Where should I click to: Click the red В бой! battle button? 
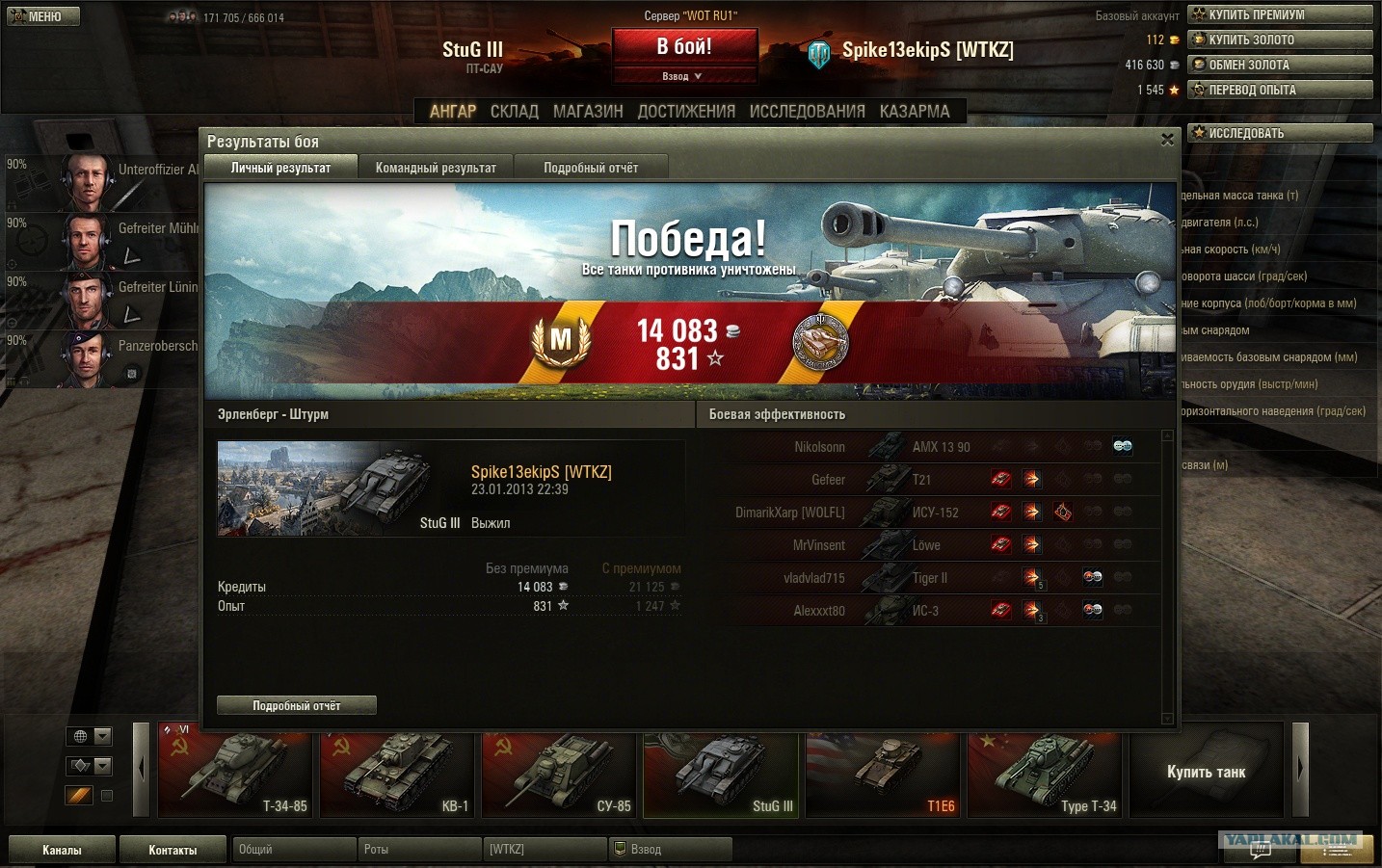[x=684, y=46]
